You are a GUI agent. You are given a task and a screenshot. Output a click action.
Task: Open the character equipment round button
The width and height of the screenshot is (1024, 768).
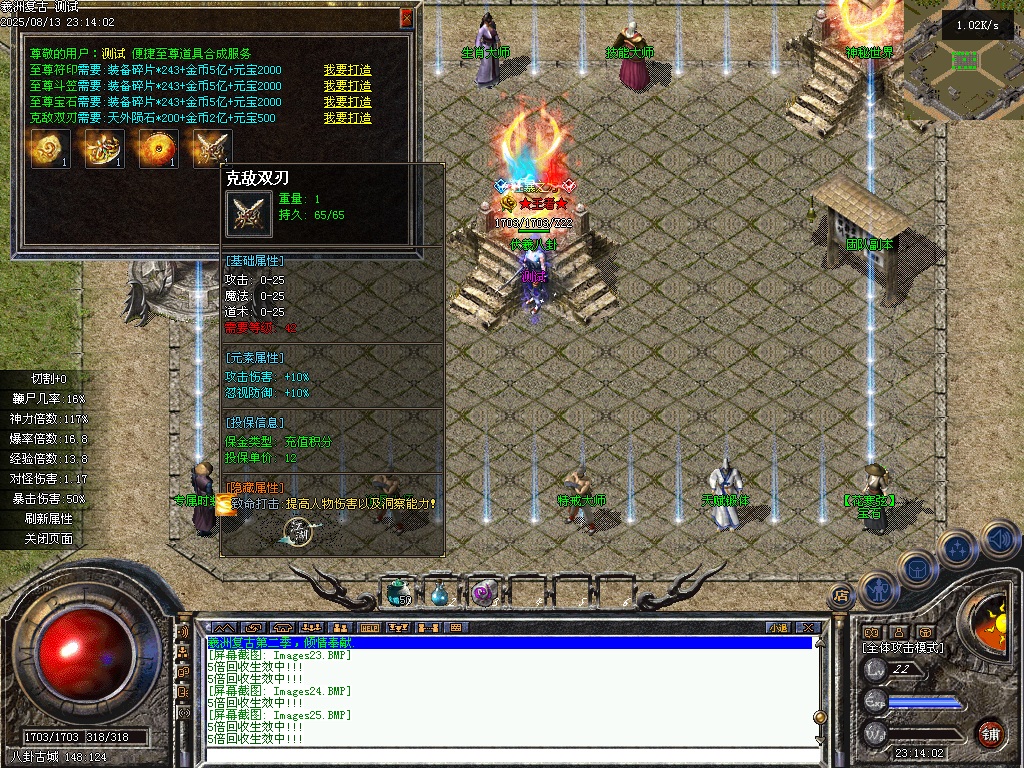(x=877, y=590)
